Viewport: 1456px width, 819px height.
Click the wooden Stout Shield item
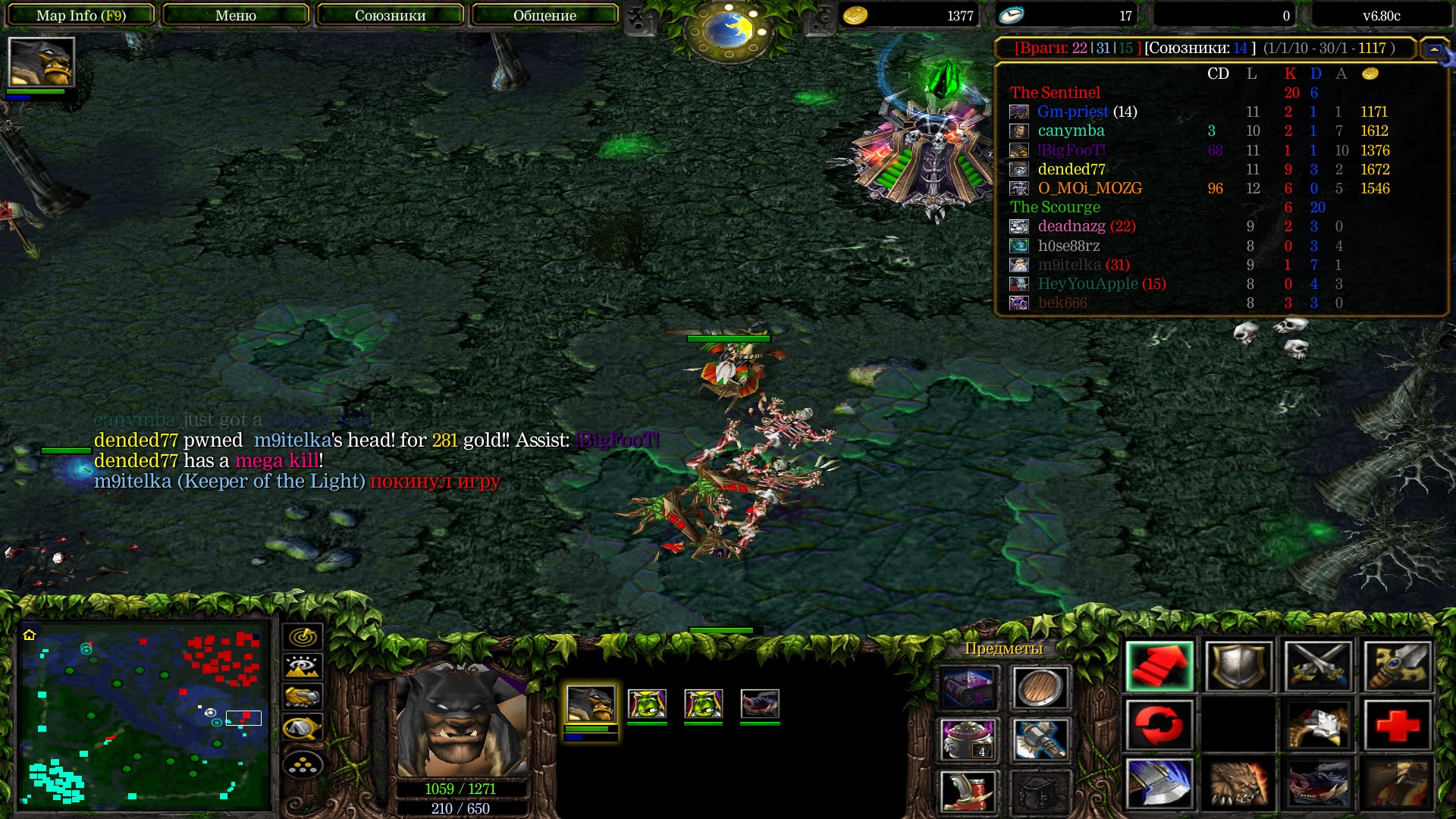[x=1040, y=687]
